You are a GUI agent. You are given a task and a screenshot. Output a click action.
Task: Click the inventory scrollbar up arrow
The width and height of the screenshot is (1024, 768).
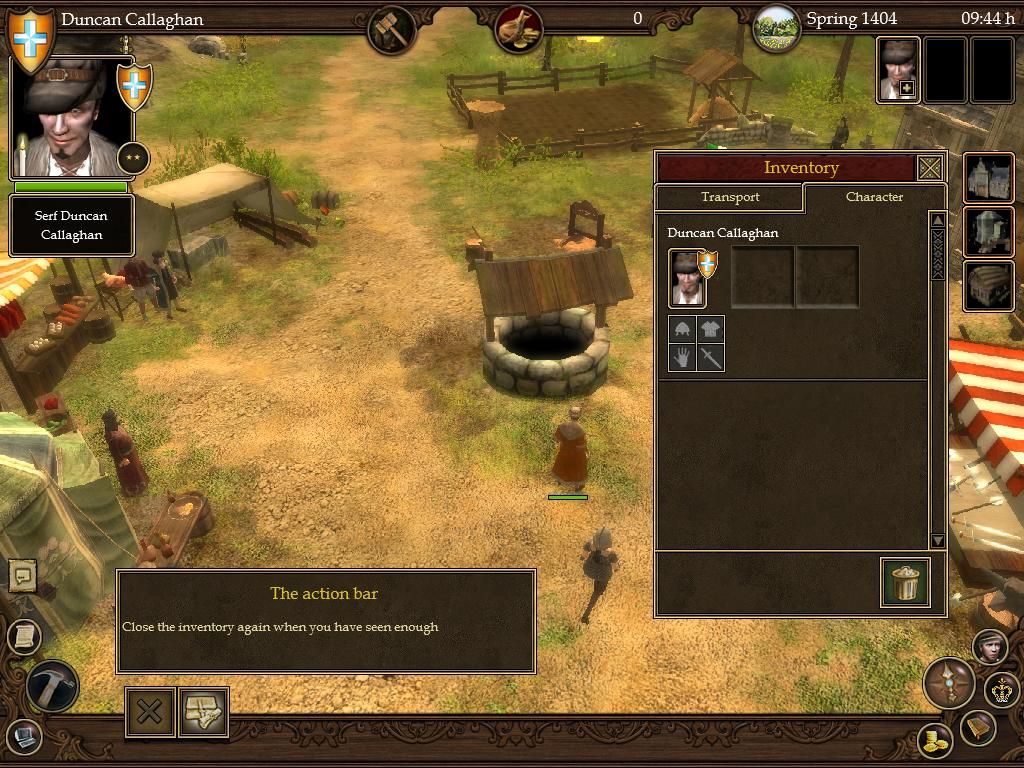pos(937,221)
